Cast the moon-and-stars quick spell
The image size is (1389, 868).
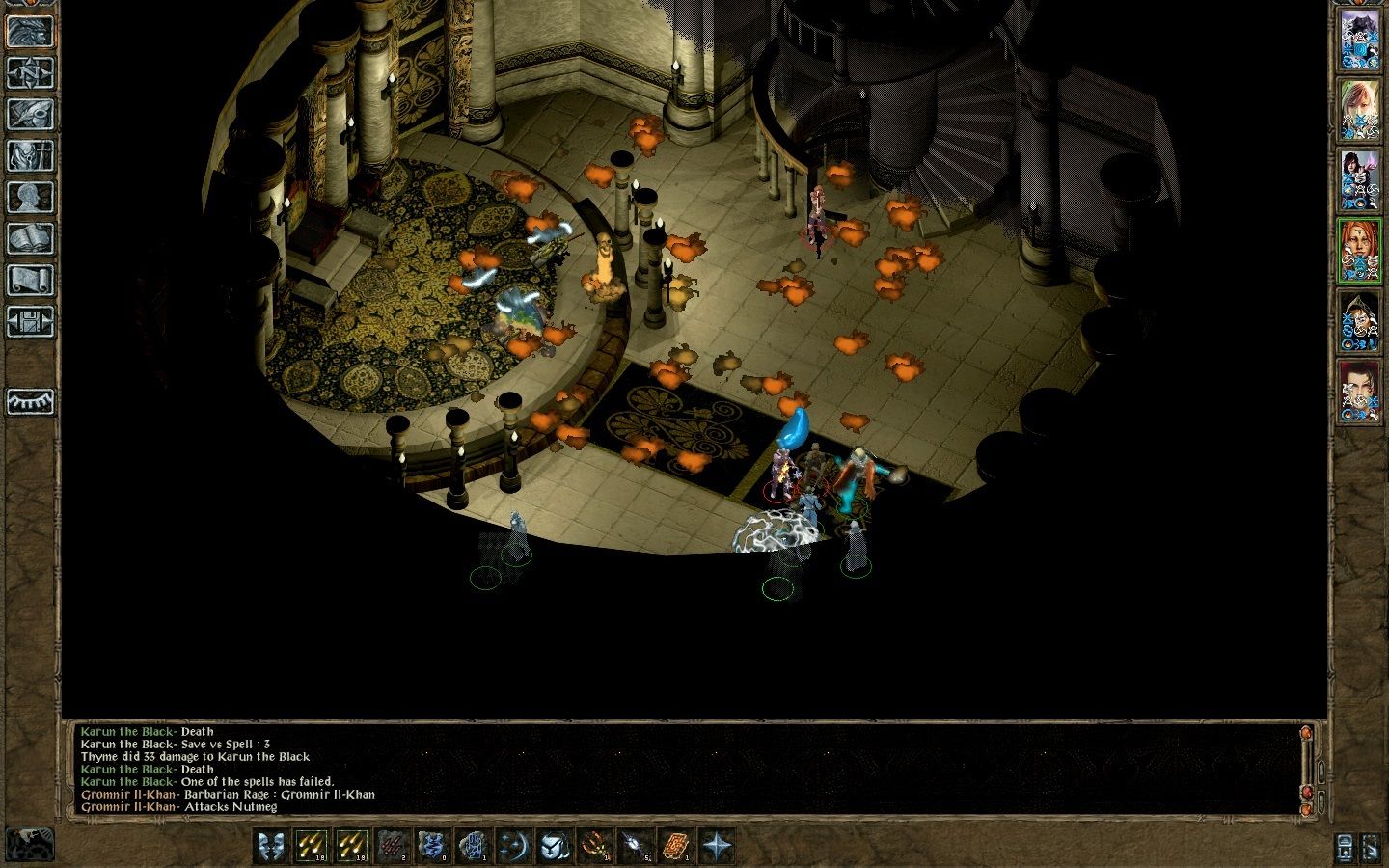point(513,846)
